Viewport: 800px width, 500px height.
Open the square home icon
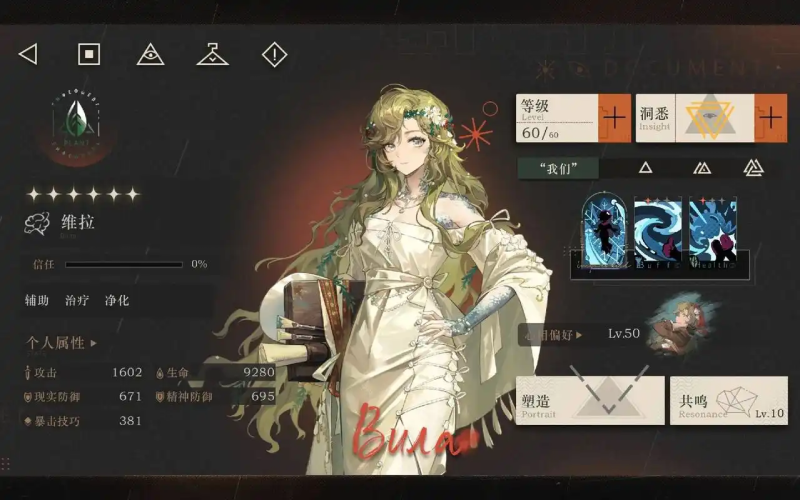click(89, 54)
